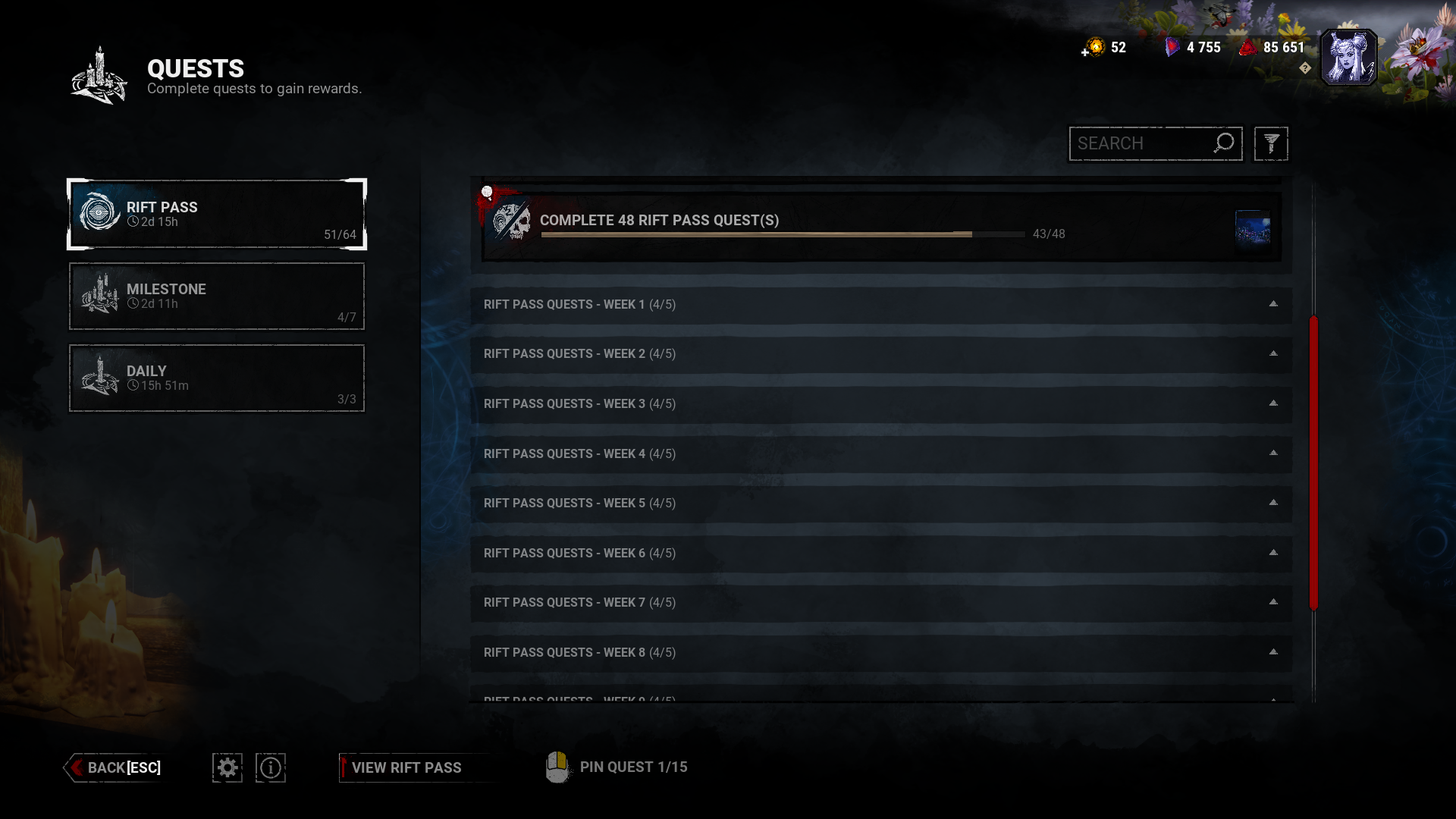Switch to the Milestone quest tab
The width and height of the screenshot is (1456, 819).
pyautogui.click(x=216, y=296)
